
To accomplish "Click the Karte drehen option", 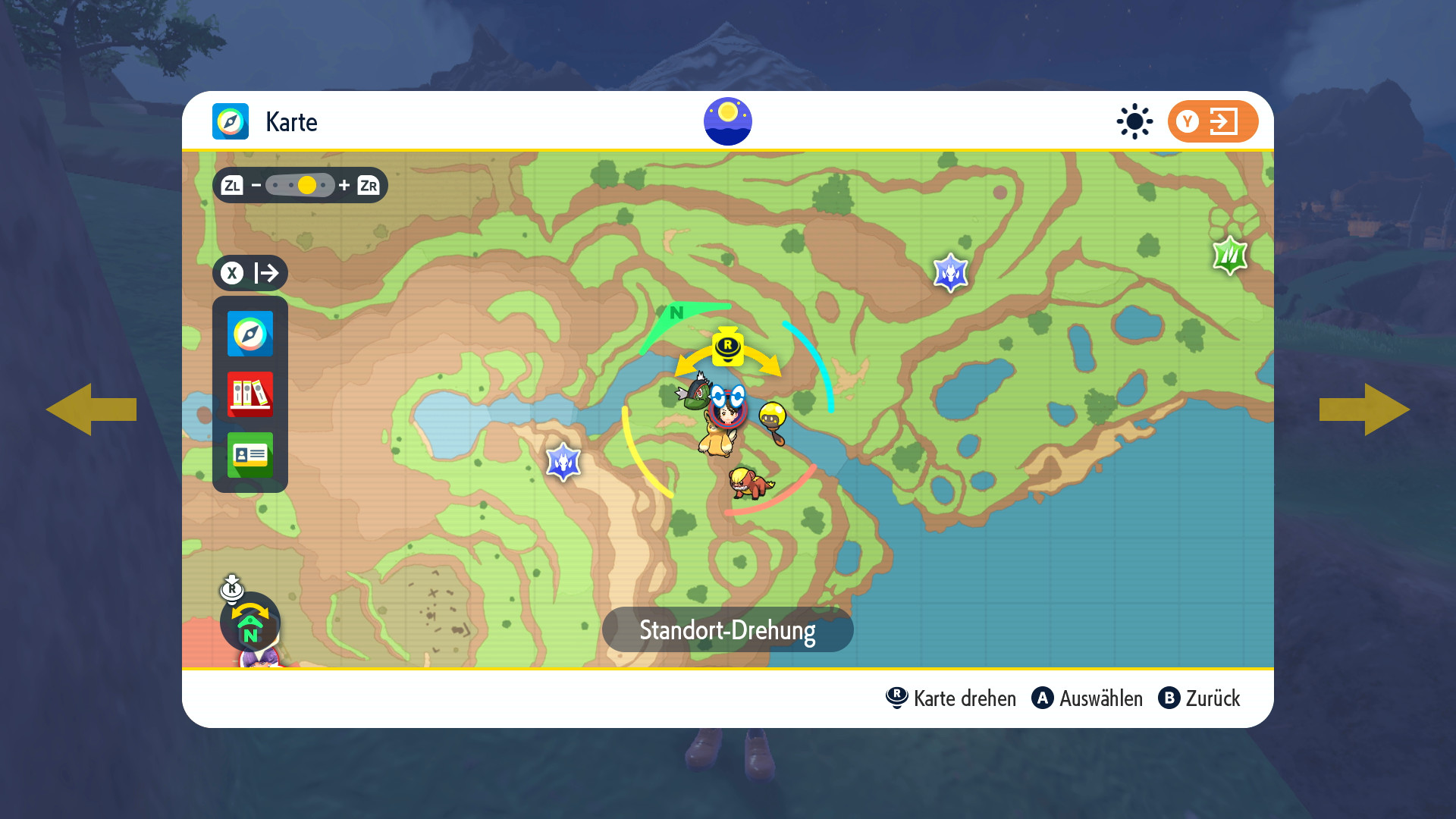I will point(951,698).
